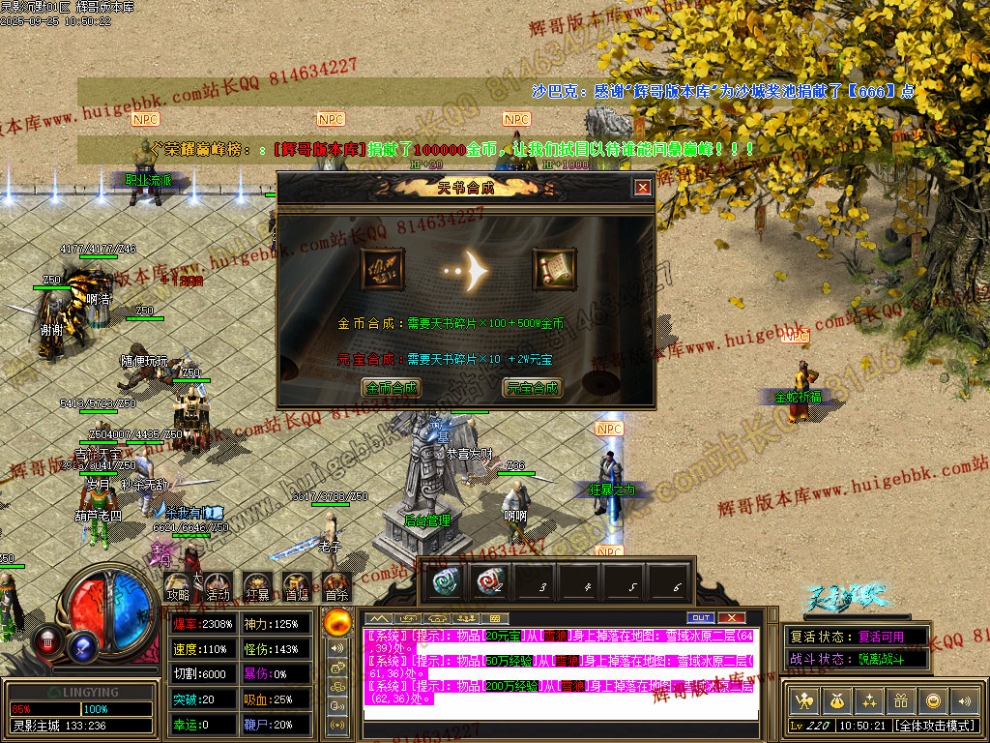Open the gift box icon in the bottom-right panel
Viewport: 990px width, 743px height.
click(902, 700)
